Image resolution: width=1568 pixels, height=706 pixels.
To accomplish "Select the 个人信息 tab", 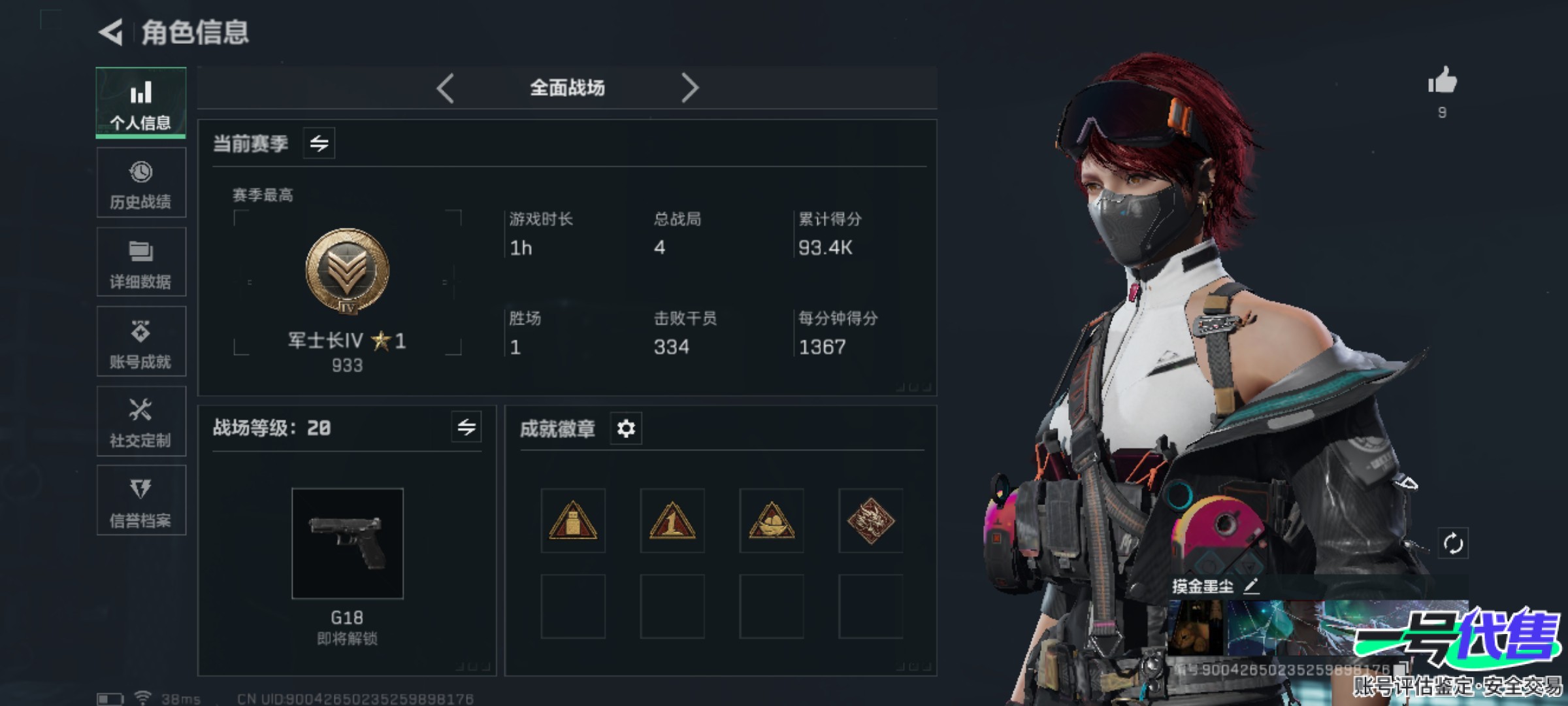I will [141, 103].
